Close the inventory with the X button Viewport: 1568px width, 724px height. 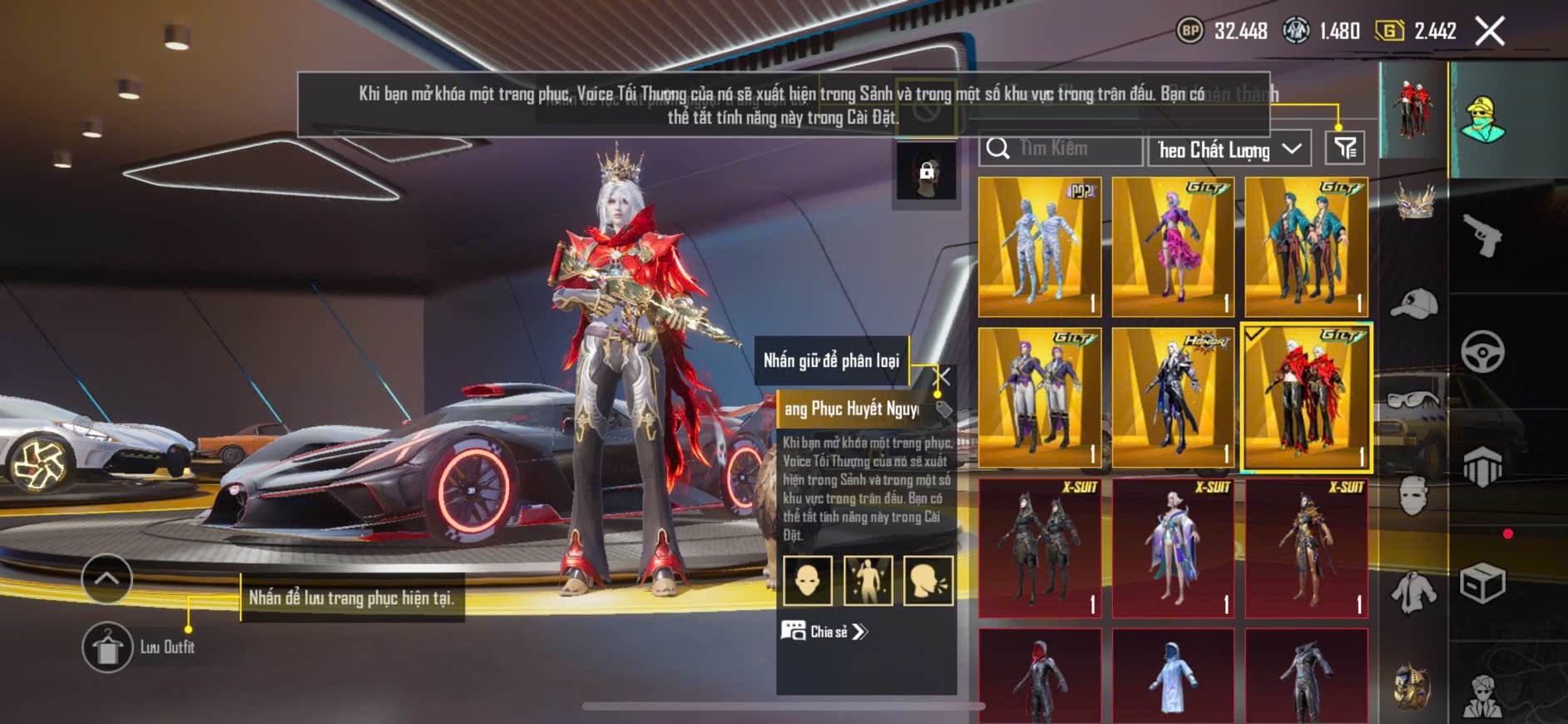point(1490,32)
